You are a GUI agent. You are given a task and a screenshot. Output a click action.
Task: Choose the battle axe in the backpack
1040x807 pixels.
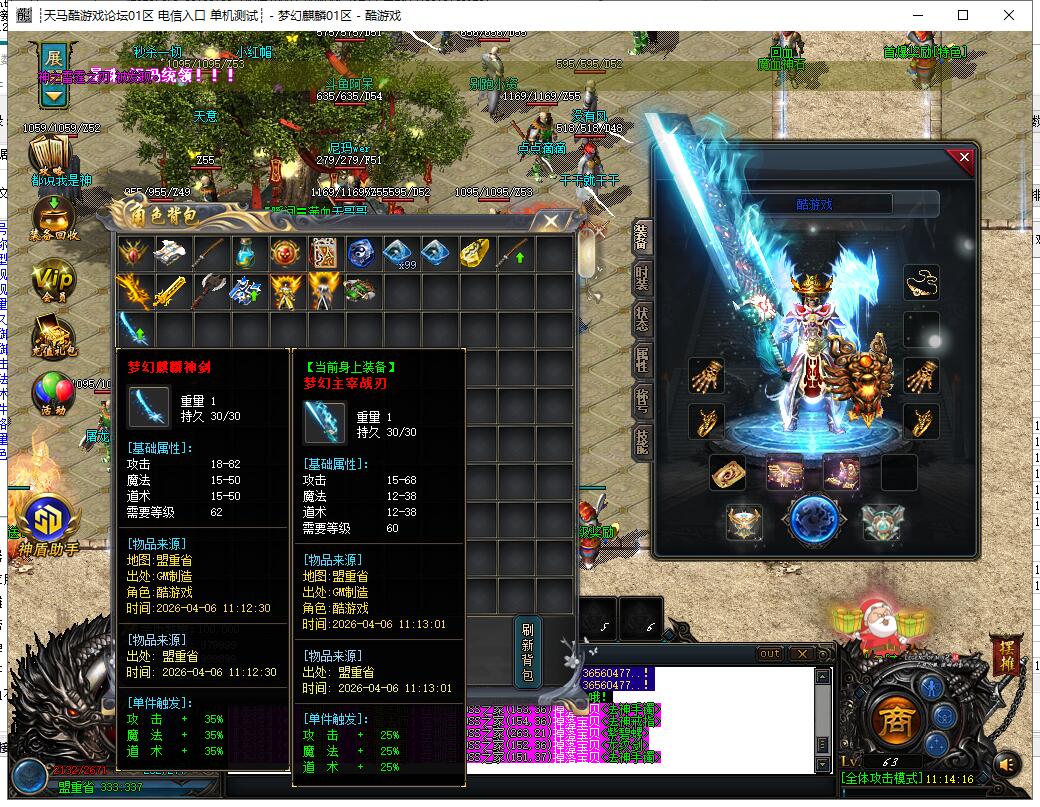click(x=211, y=291)
